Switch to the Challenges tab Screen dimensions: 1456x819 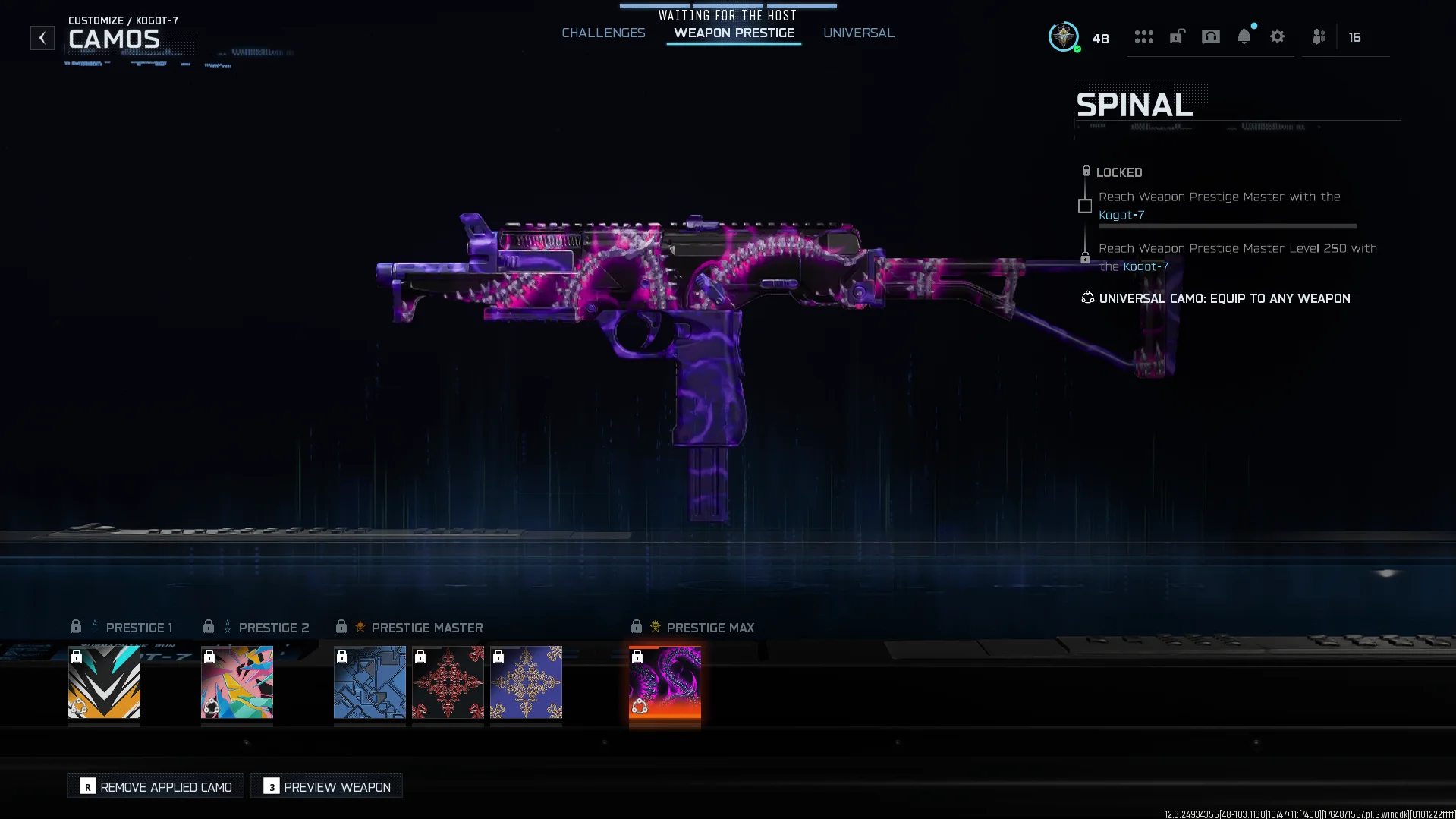(x=603, y=33)
